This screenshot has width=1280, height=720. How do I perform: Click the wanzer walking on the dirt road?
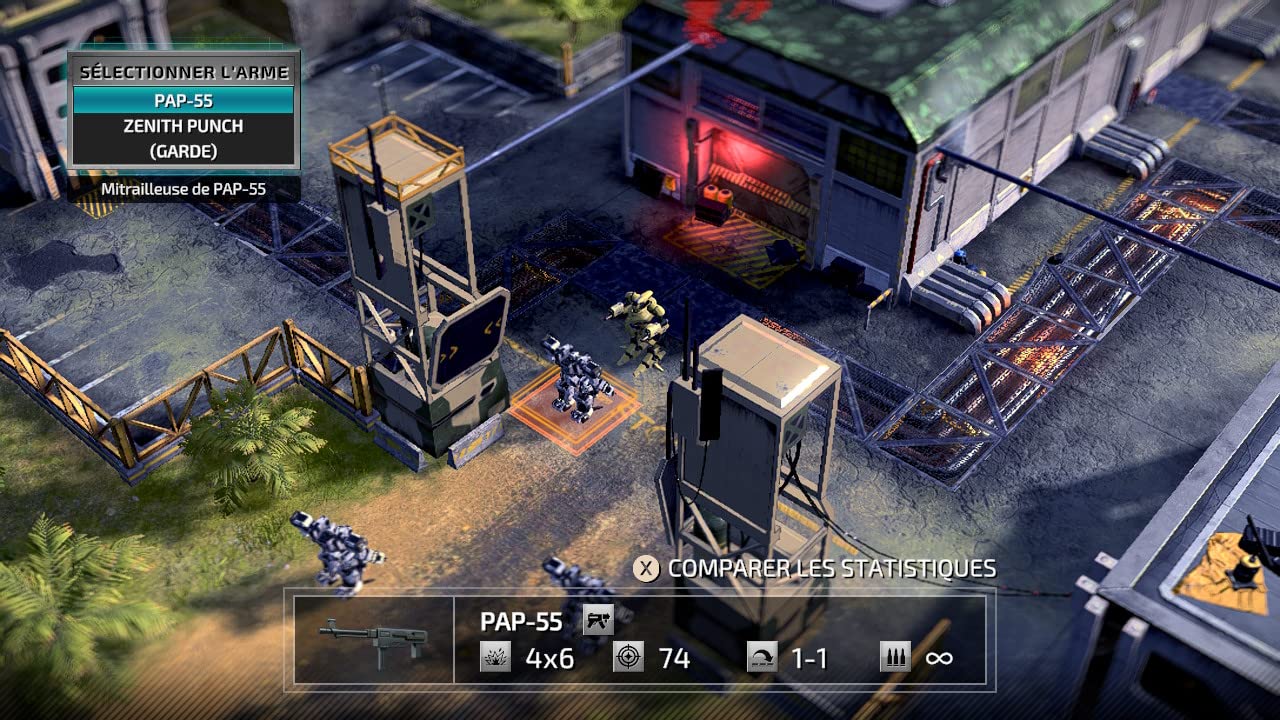click(335, 550)
